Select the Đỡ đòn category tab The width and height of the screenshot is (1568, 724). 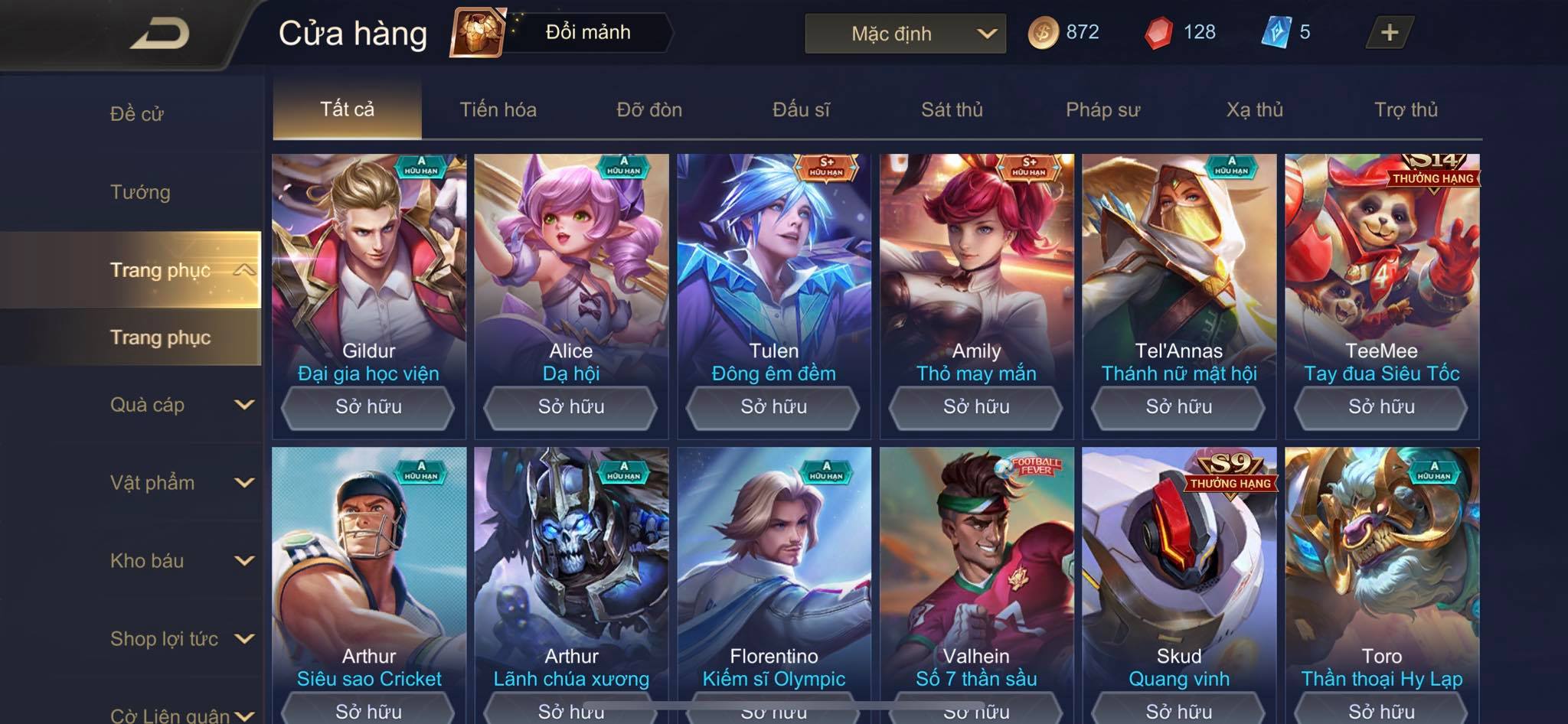[x=649, y=109]
